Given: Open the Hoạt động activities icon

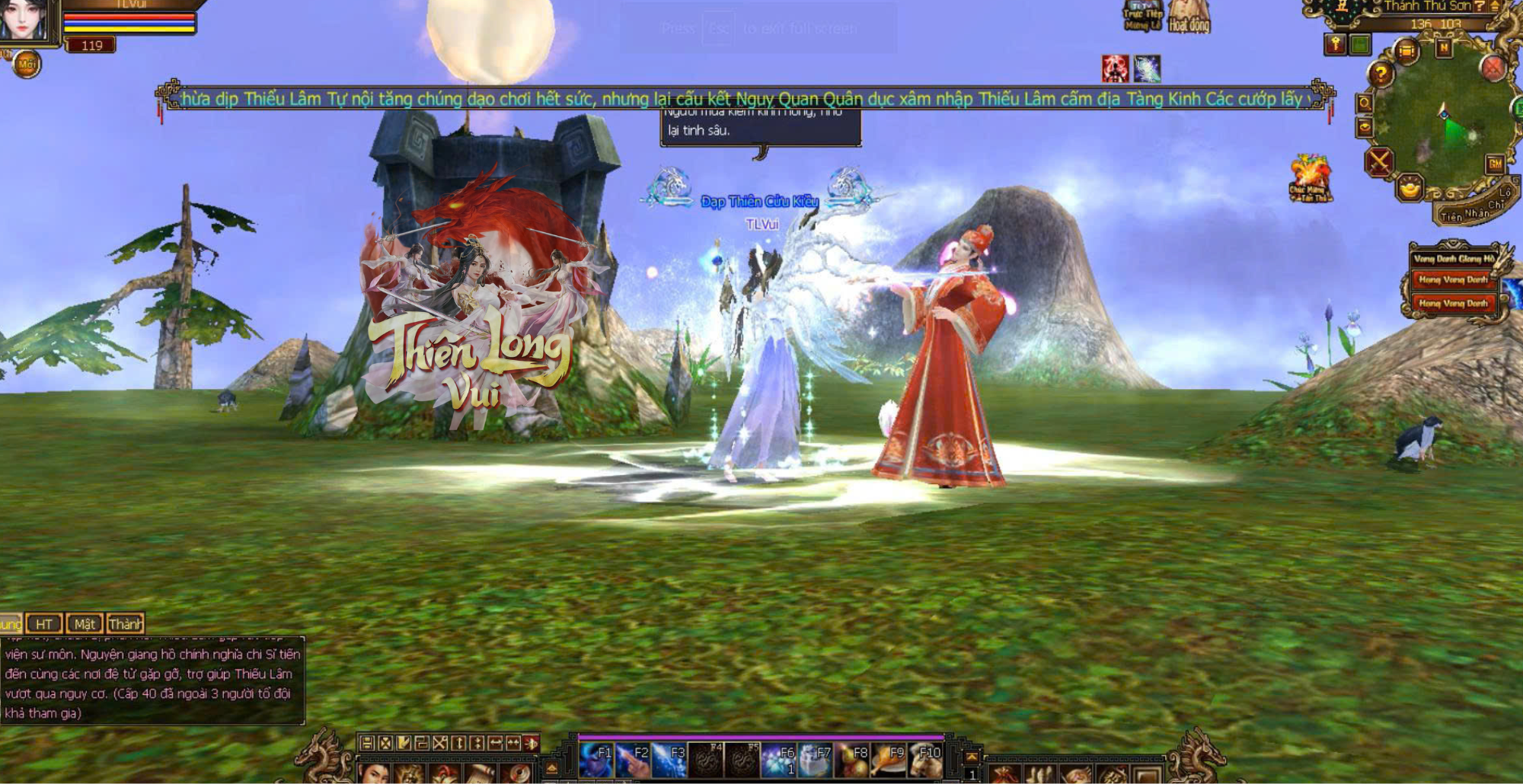Looking at the screenshot, I should click(x=1189, y=17).
